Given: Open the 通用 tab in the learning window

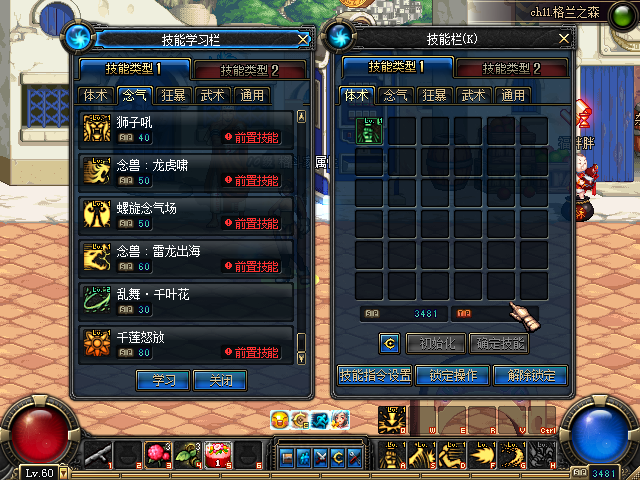Looking at the screenshot, I should [250, 96].
